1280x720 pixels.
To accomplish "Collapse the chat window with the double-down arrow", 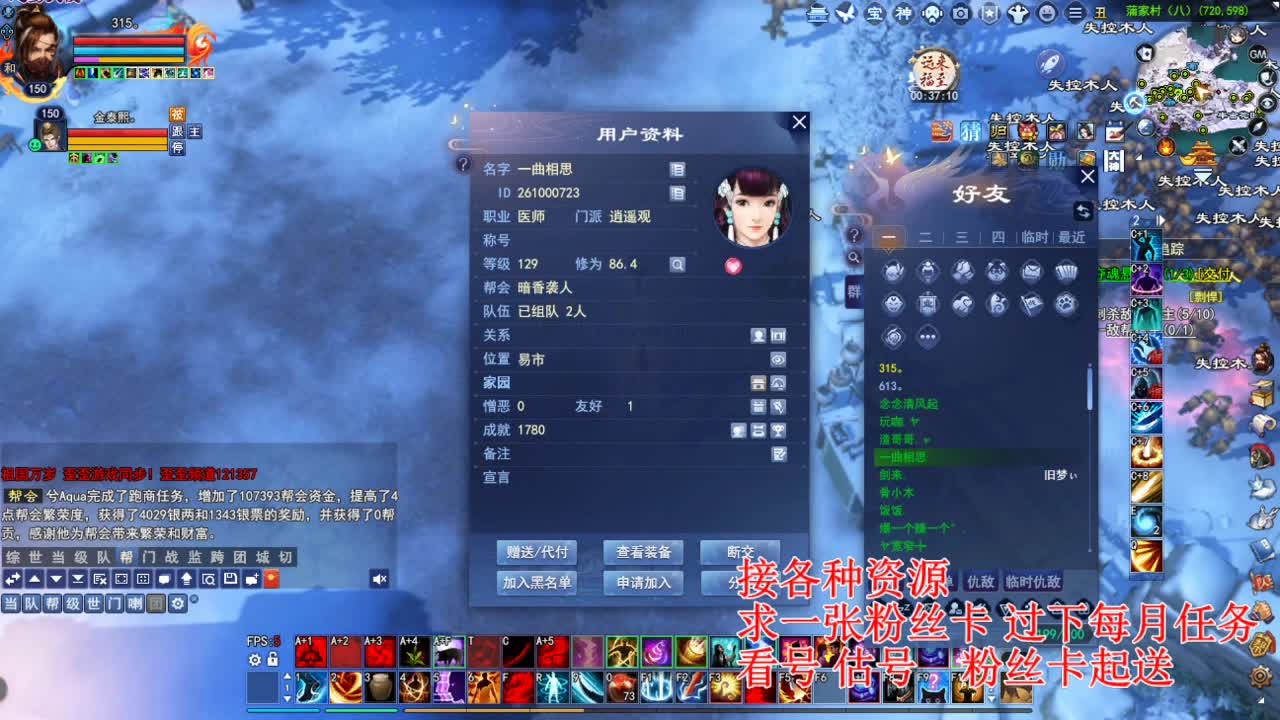I will point(77,579).
